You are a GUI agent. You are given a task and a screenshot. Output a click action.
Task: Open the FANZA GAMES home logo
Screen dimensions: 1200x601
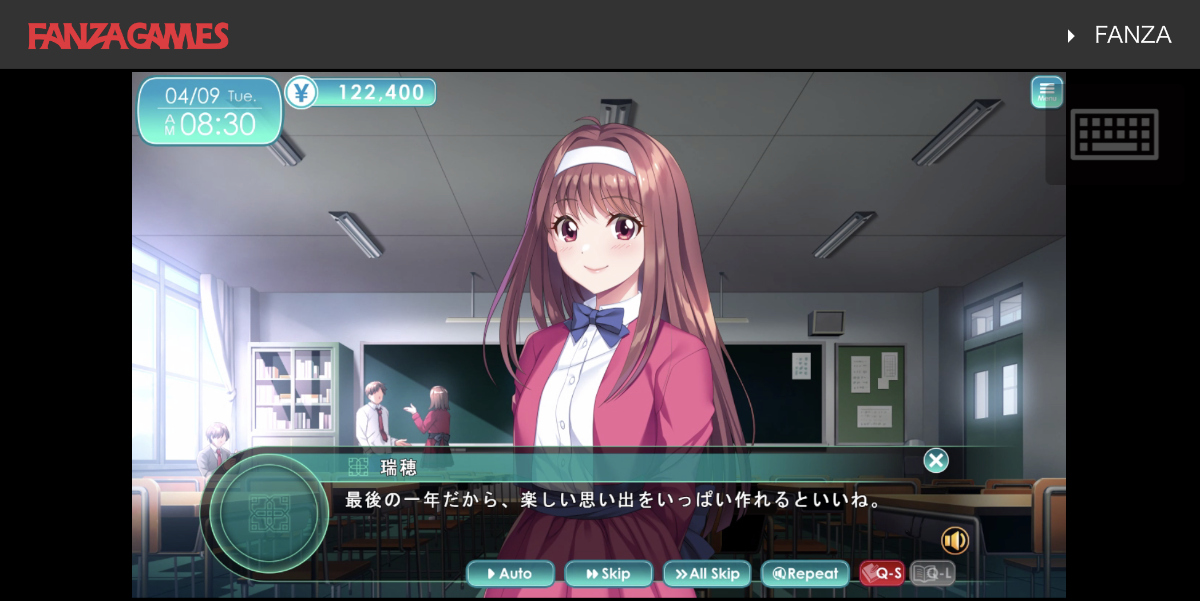click(129, 36)
